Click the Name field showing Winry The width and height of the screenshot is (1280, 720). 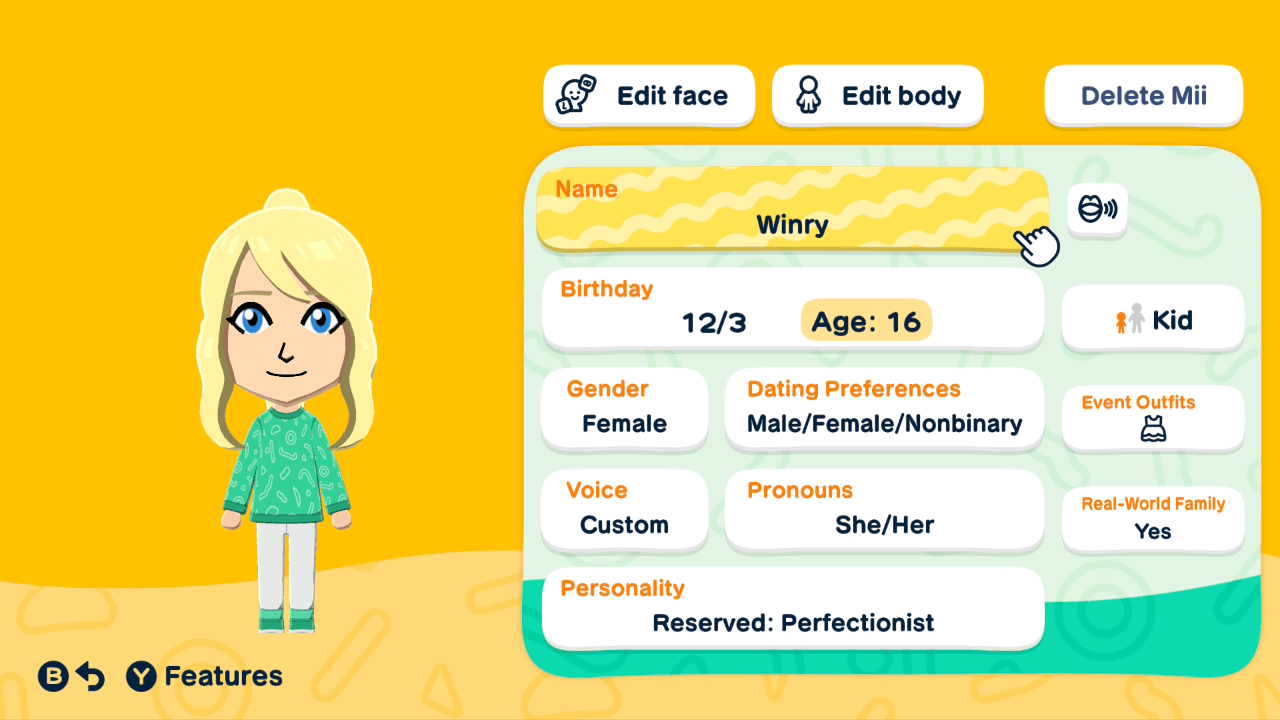click(x=792, y=211)
